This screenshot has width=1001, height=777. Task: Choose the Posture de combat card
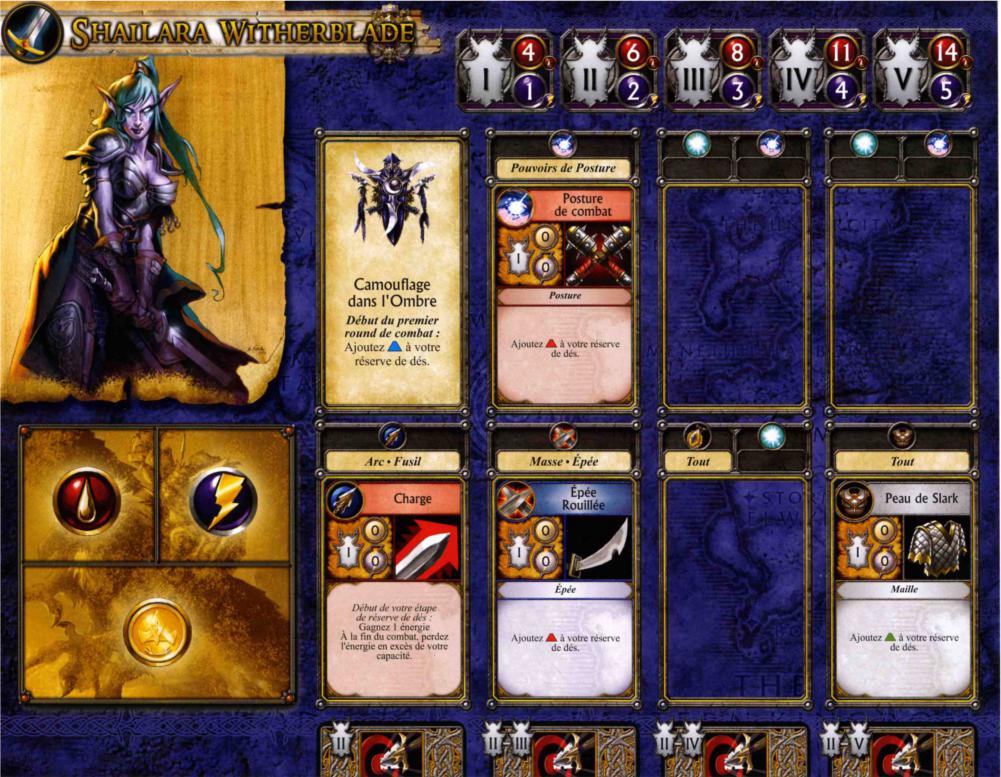coord(564,294)
